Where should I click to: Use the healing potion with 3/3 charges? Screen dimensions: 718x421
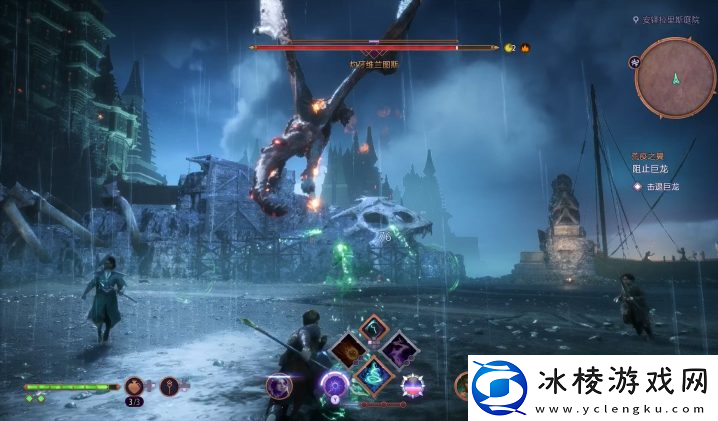tap(135, 386)
